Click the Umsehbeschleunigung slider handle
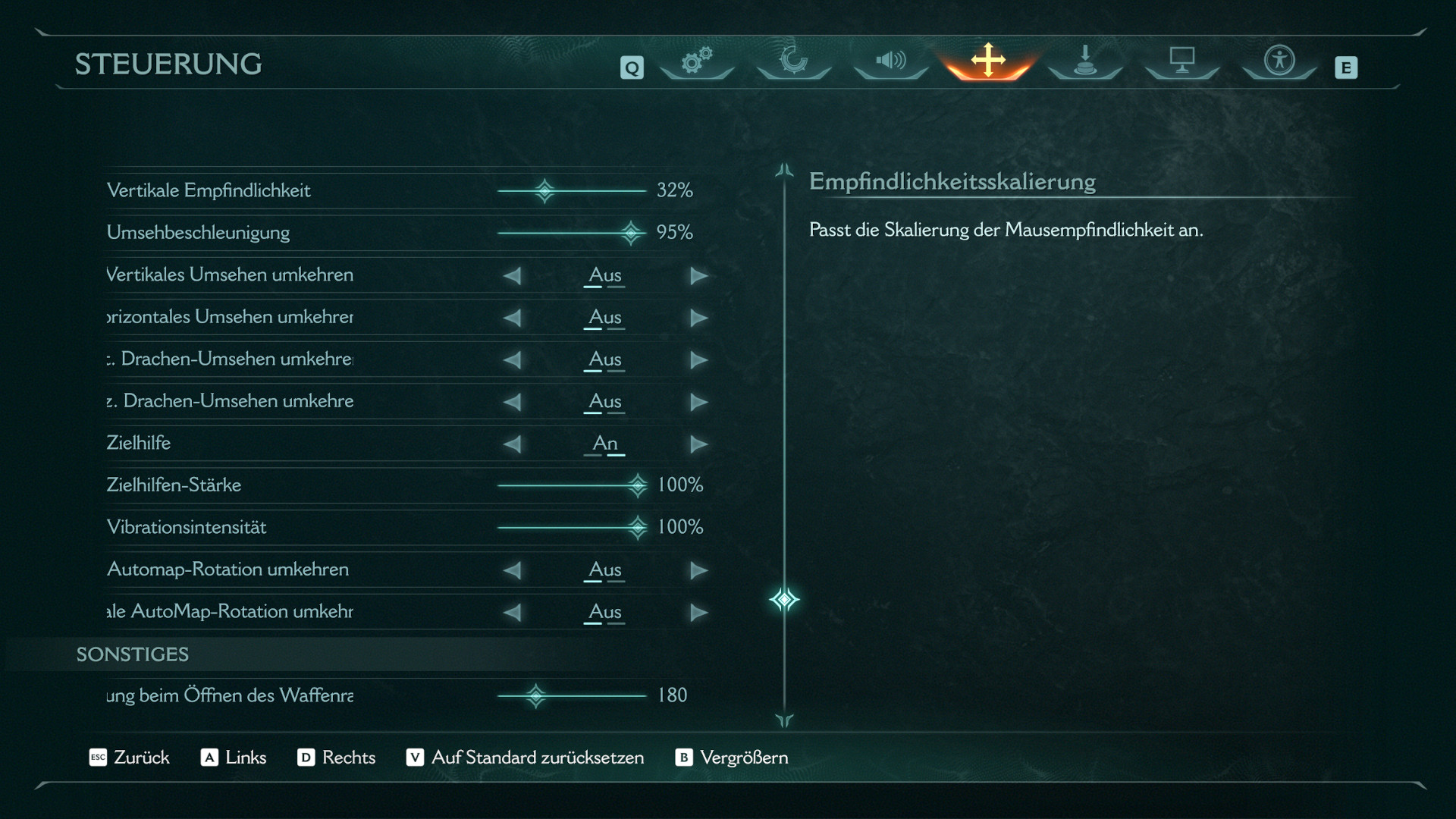The width and height of the screenshot is (1456, 819). [x=631, y=233]
